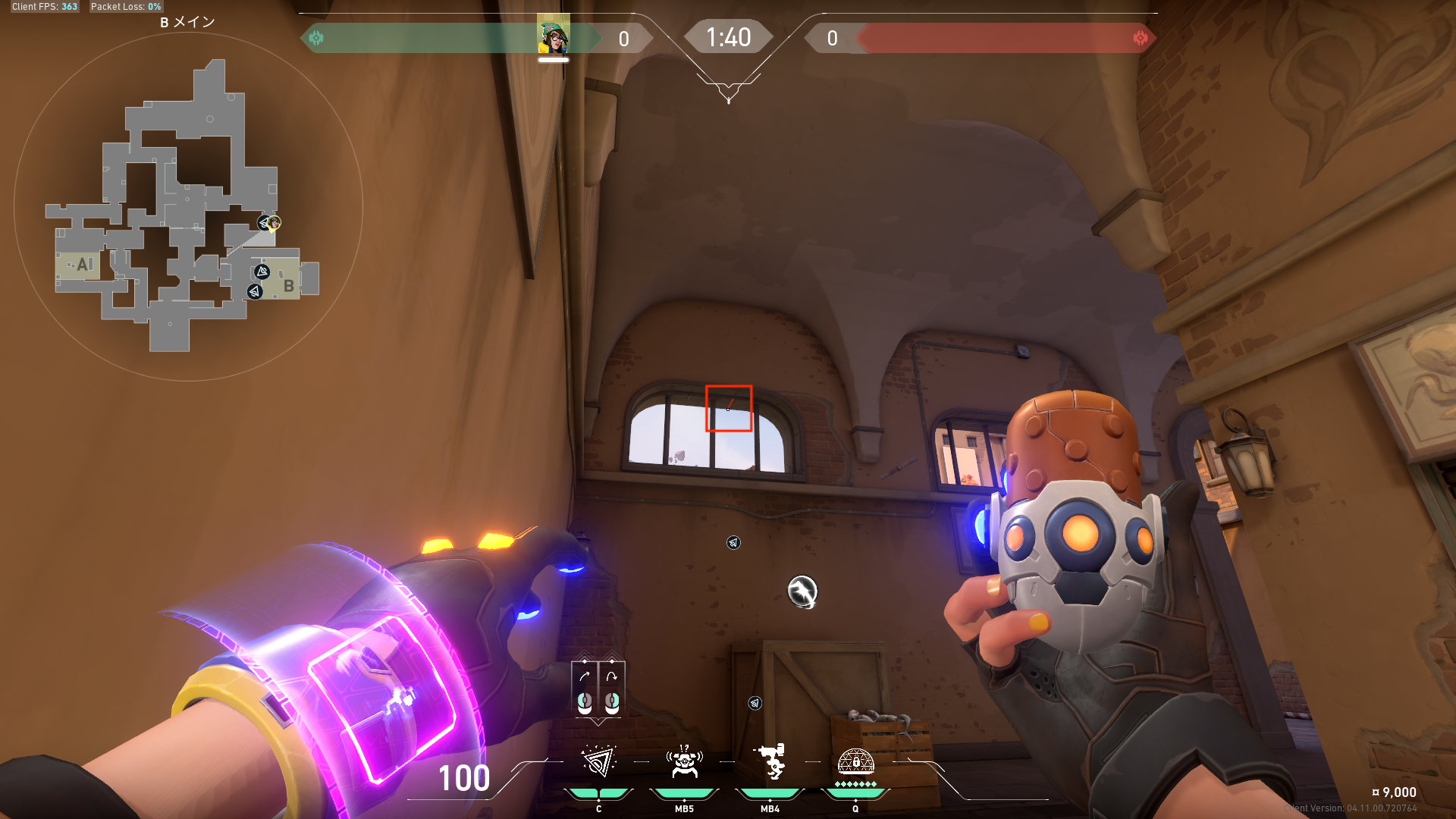This screenshot has width=1456, height=819.
Task: Click the Killjoy agent portrait in the top bar
Action: tap(554, 37)
